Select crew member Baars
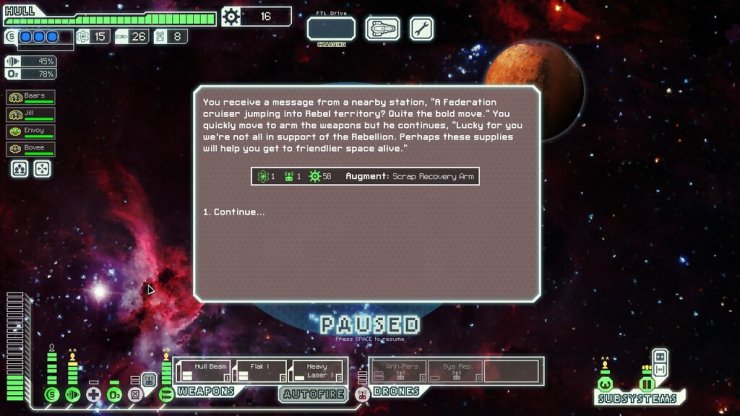This screenshot has height=416, width=740. (x=31, y=98)
